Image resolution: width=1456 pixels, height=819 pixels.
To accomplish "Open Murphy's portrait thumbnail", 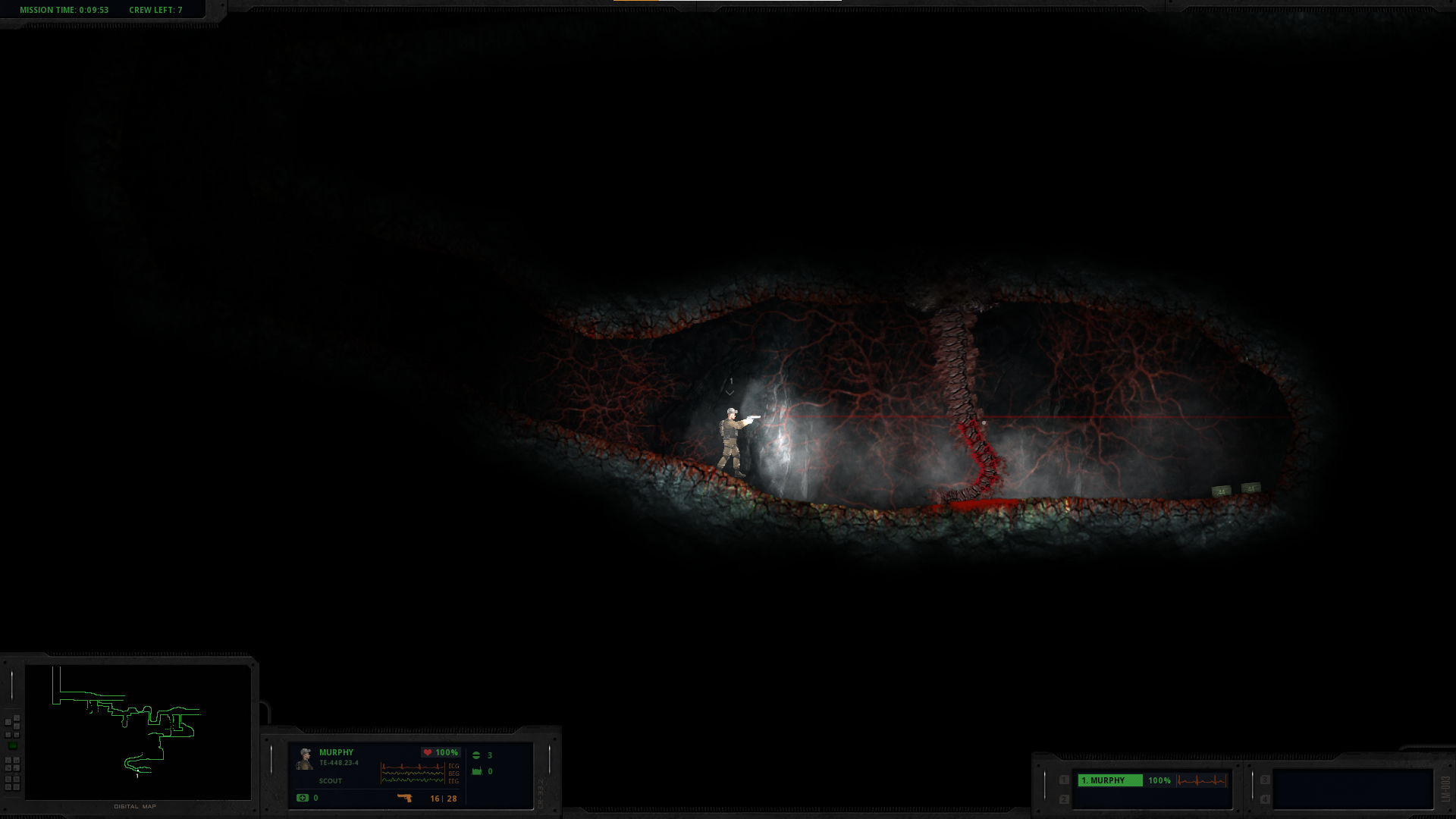I will pyautogui.click(x=305, y=760).
